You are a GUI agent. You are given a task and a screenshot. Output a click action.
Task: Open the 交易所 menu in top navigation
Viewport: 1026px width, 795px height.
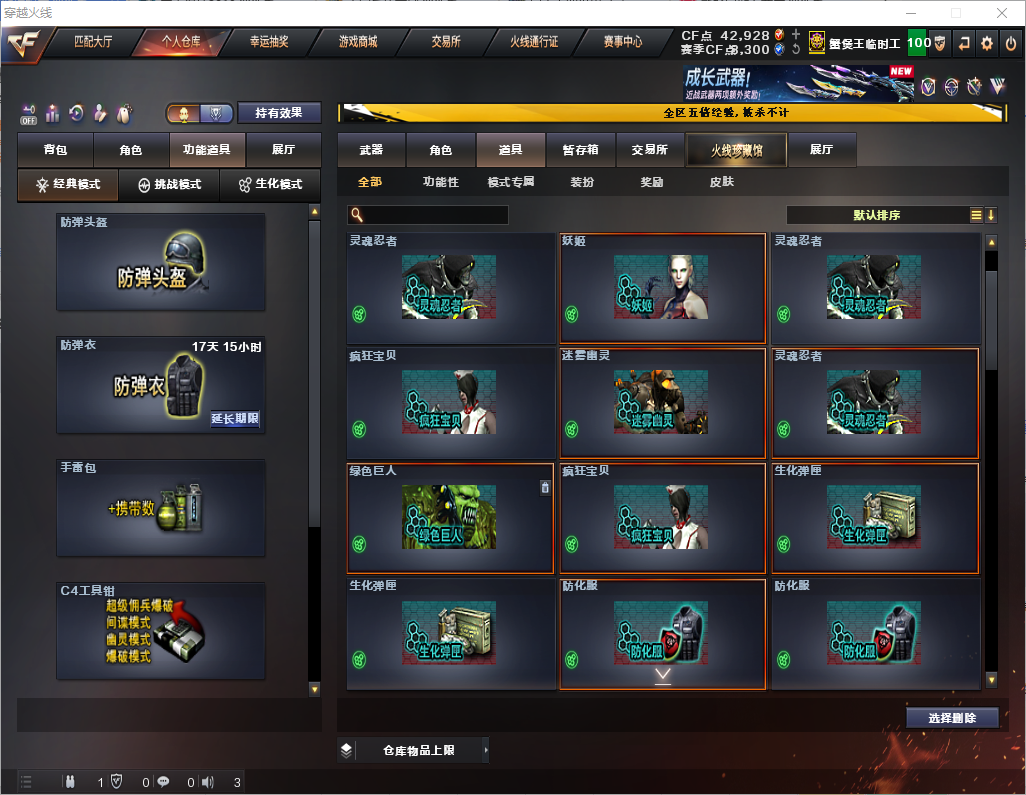coord(446,42)
